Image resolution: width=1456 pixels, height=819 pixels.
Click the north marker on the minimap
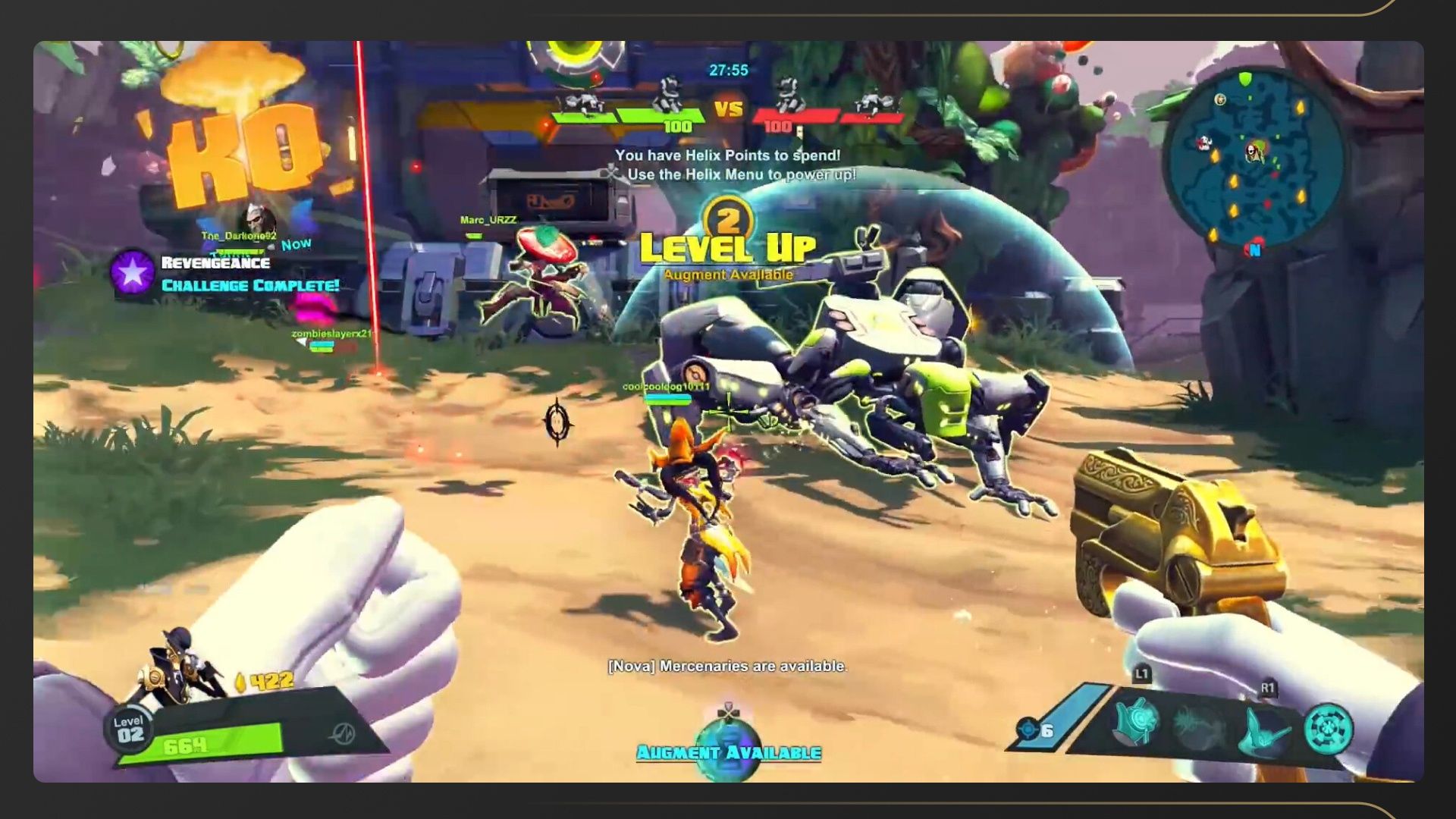[x=1254, y=249]
